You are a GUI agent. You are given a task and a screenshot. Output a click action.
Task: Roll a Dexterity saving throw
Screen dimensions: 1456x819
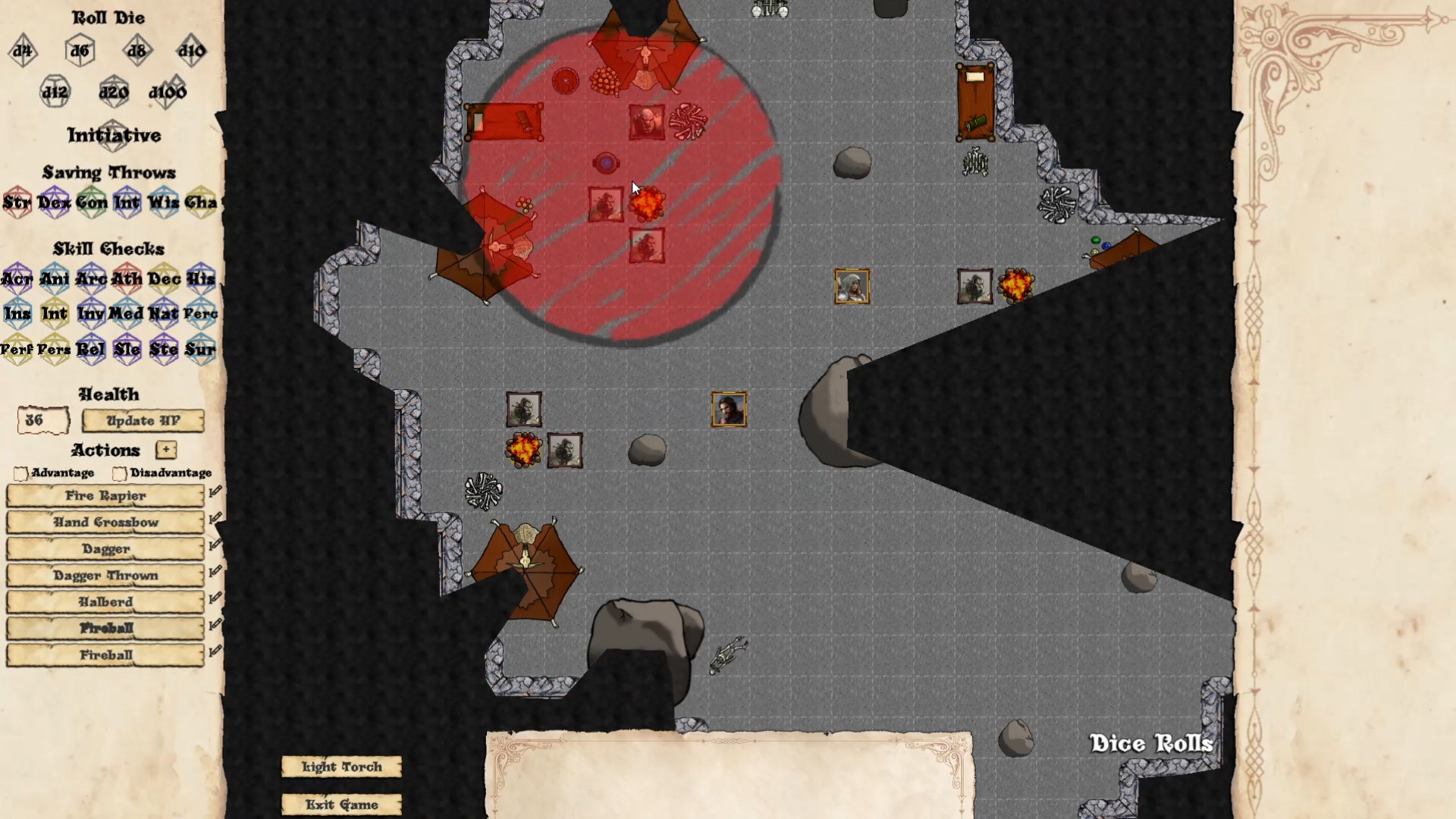(x=54, y=202)
